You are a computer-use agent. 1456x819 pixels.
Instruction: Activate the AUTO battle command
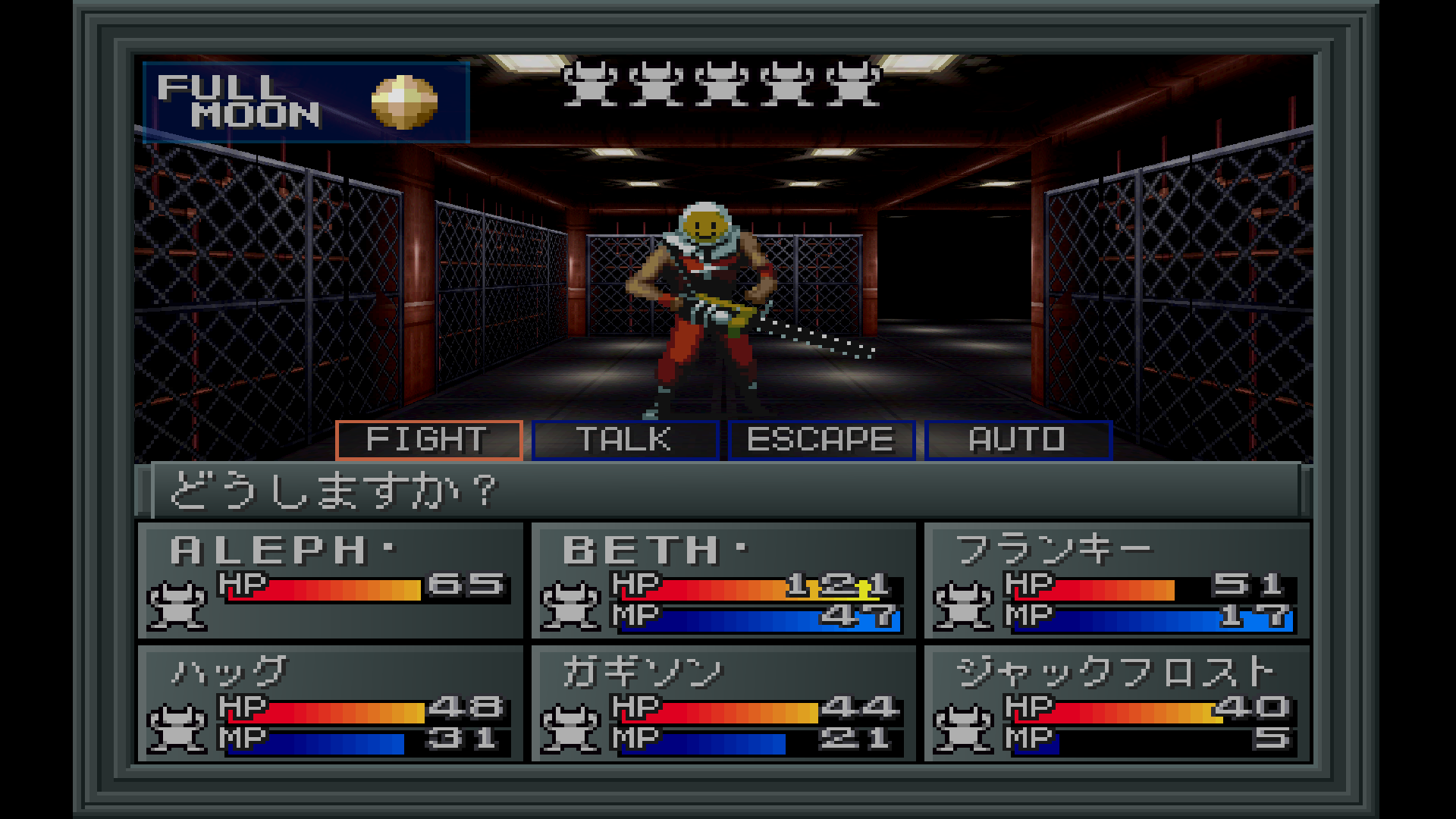pyautogui.click(x=1018, y=440)
